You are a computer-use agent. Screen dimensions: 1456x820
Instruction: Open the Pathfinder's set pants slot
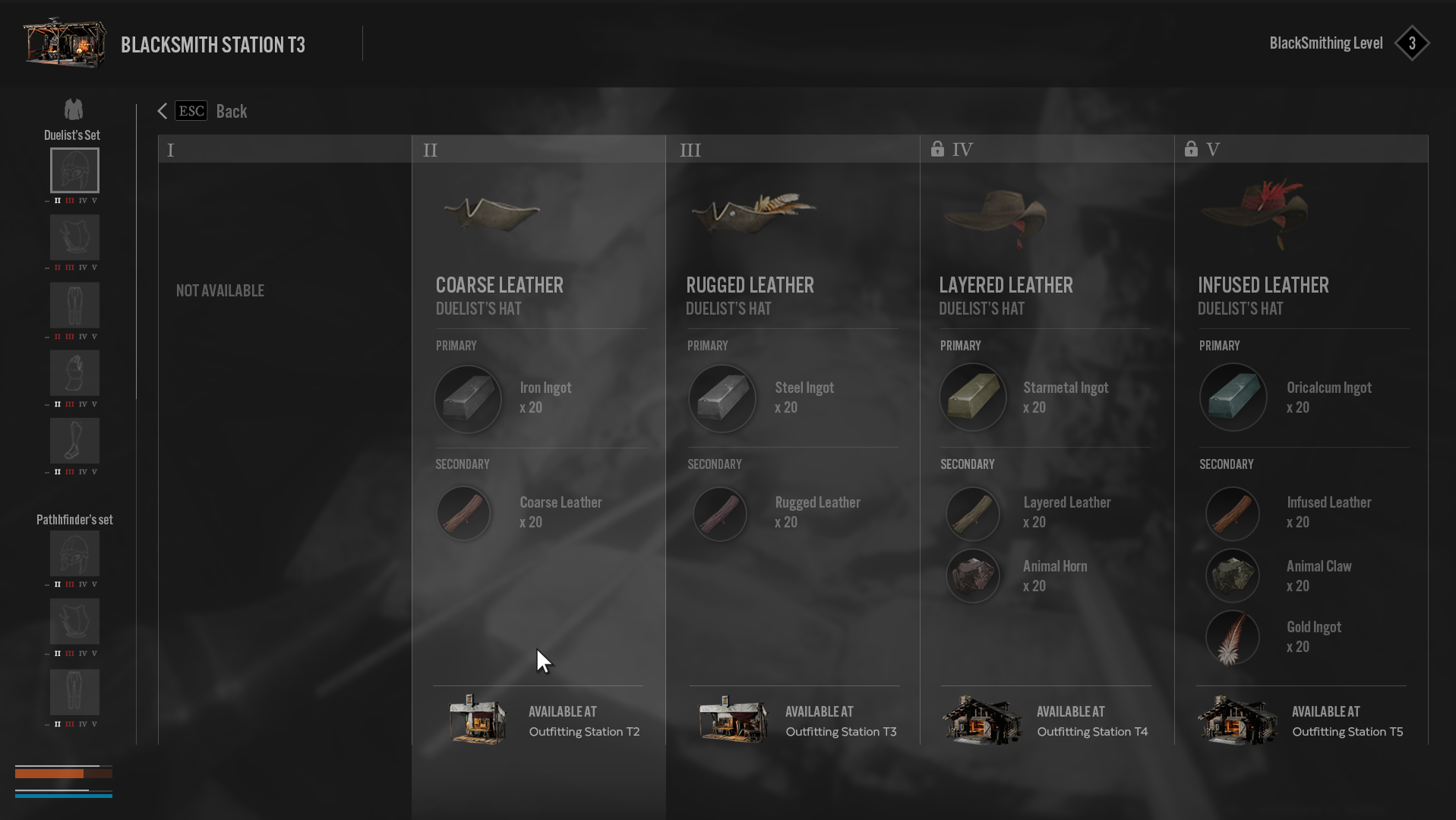coord(74,692)
